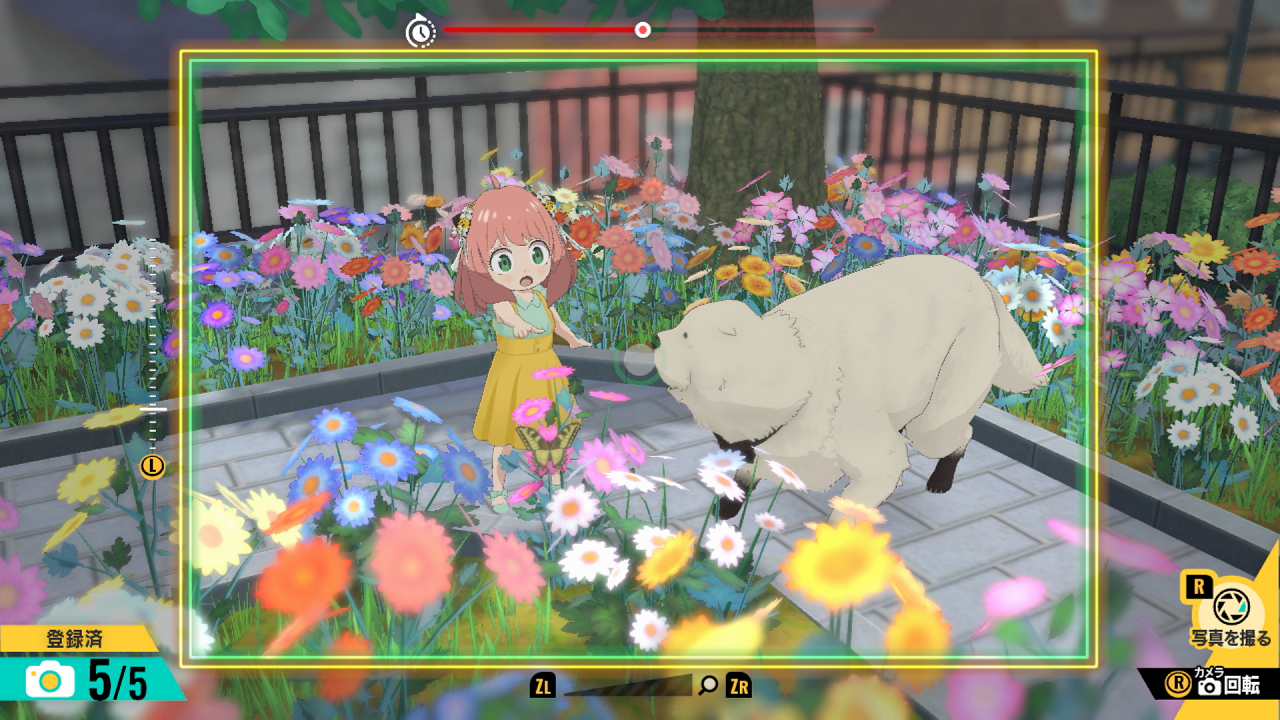Viewport: 1280px width, 720px height.
Task: Select the magnifying glass zoom icon
Action: [x=709, y=685]
